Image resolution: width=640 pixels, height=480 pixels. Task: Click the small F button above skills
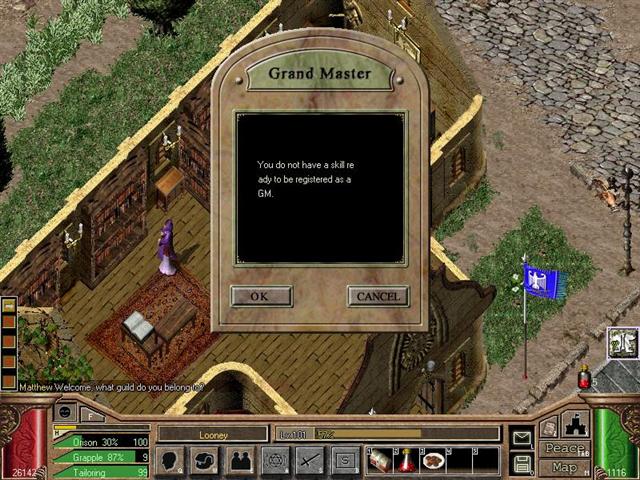click(x=90, y=414)
